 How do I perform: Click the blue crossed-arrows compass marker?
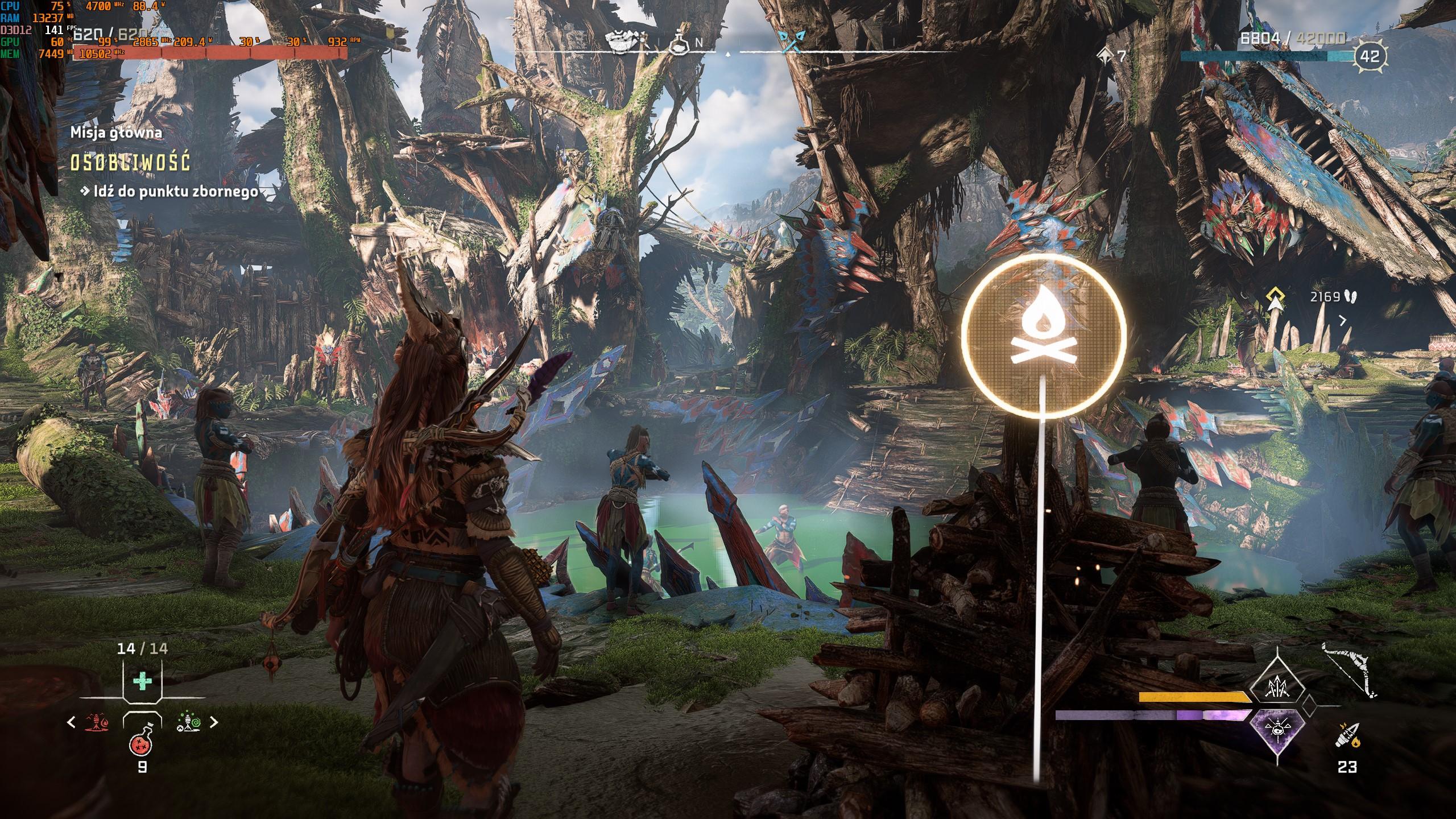click(791, 41)
